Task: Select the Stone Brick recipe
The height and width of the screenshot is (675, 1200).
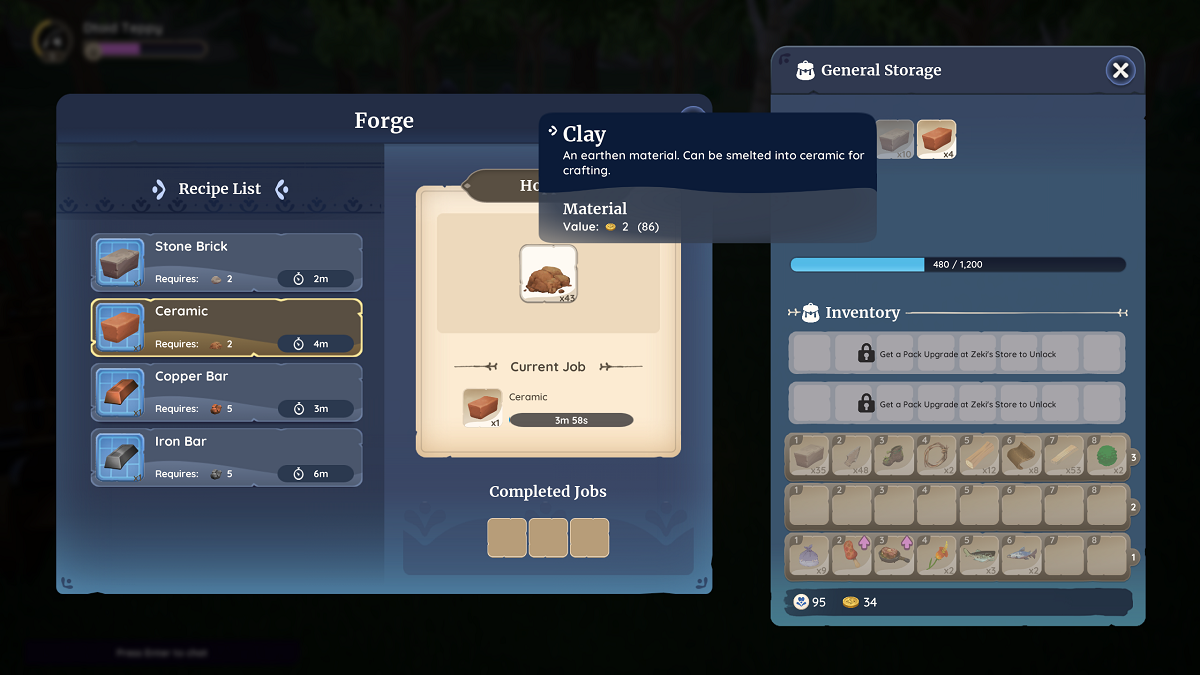Action: pos(226,263)
